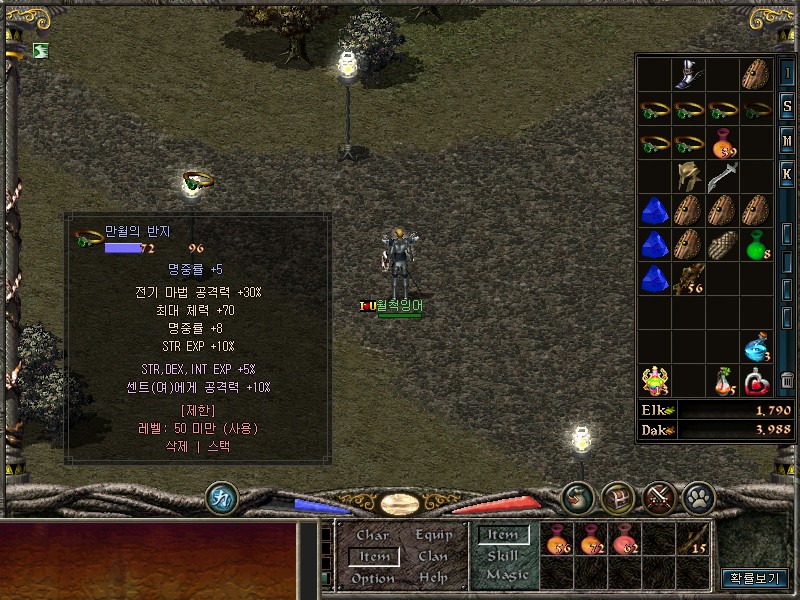Open the Help menu
Viewport: 800px width, 600px height.
pos(433,578)
